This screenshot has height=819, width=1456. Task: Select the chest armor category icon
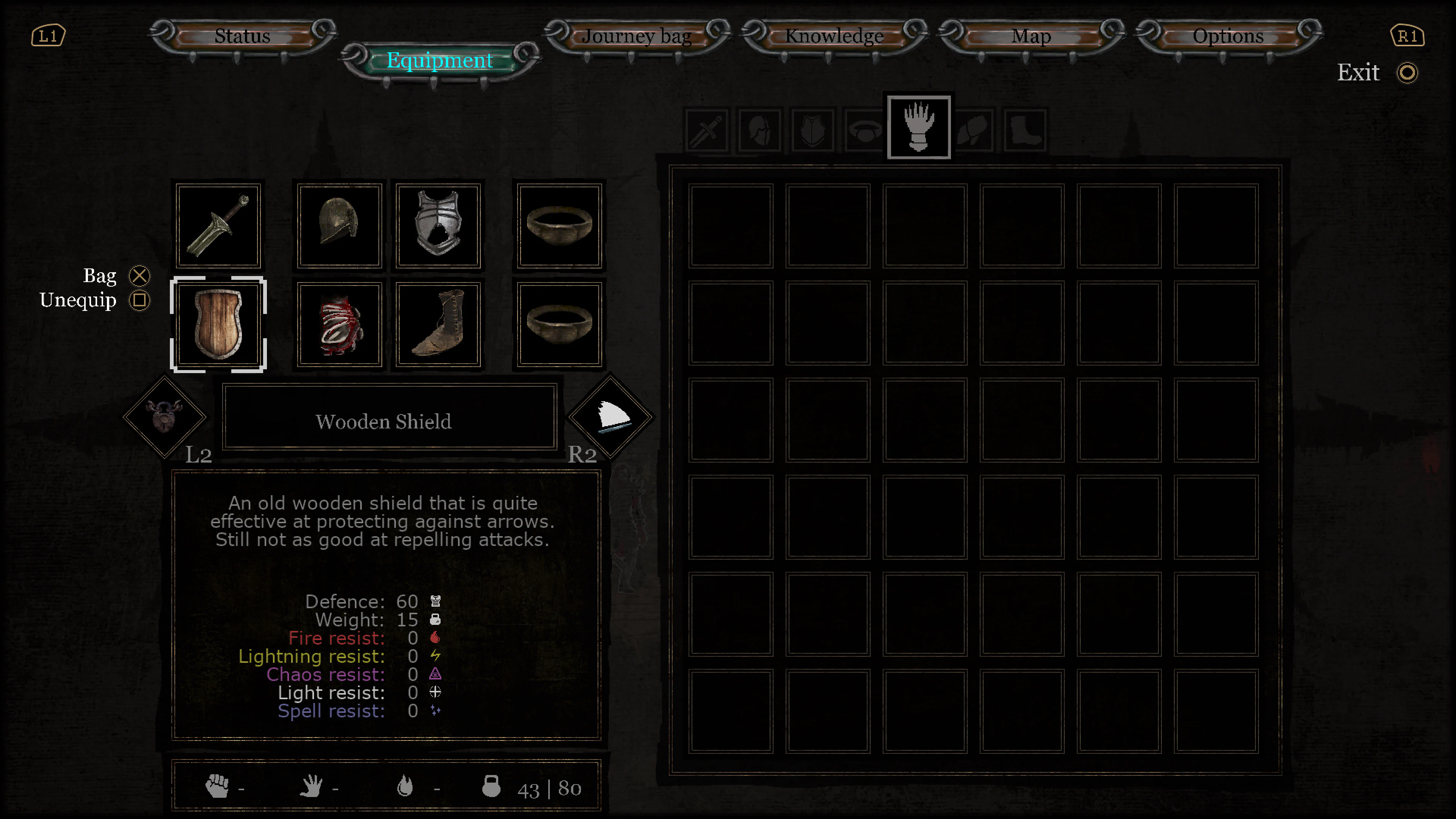point(812,130)
